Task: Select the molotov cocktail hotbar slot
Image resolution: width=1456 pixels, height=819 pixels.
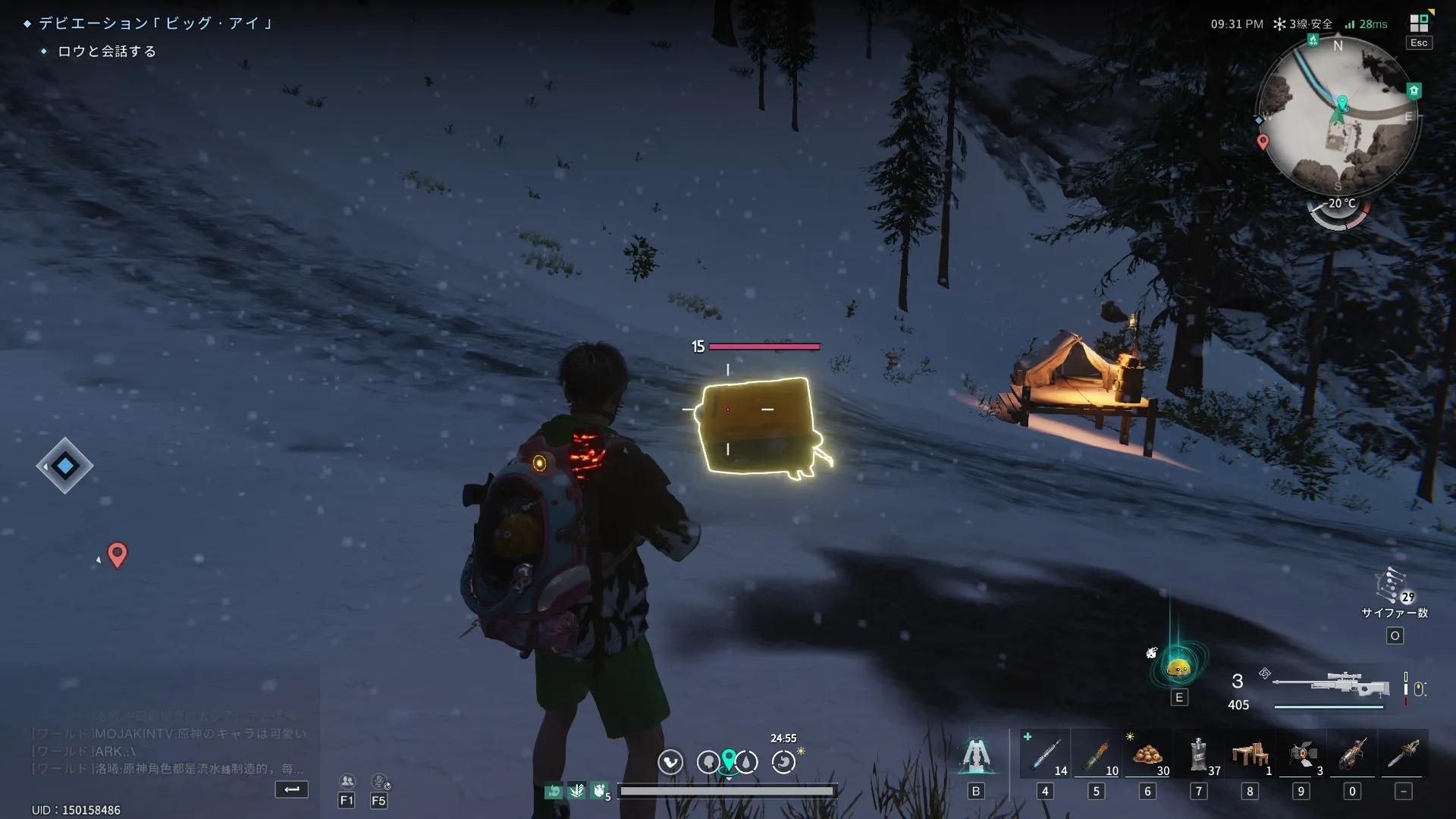Action: (x=1097, y=754)
